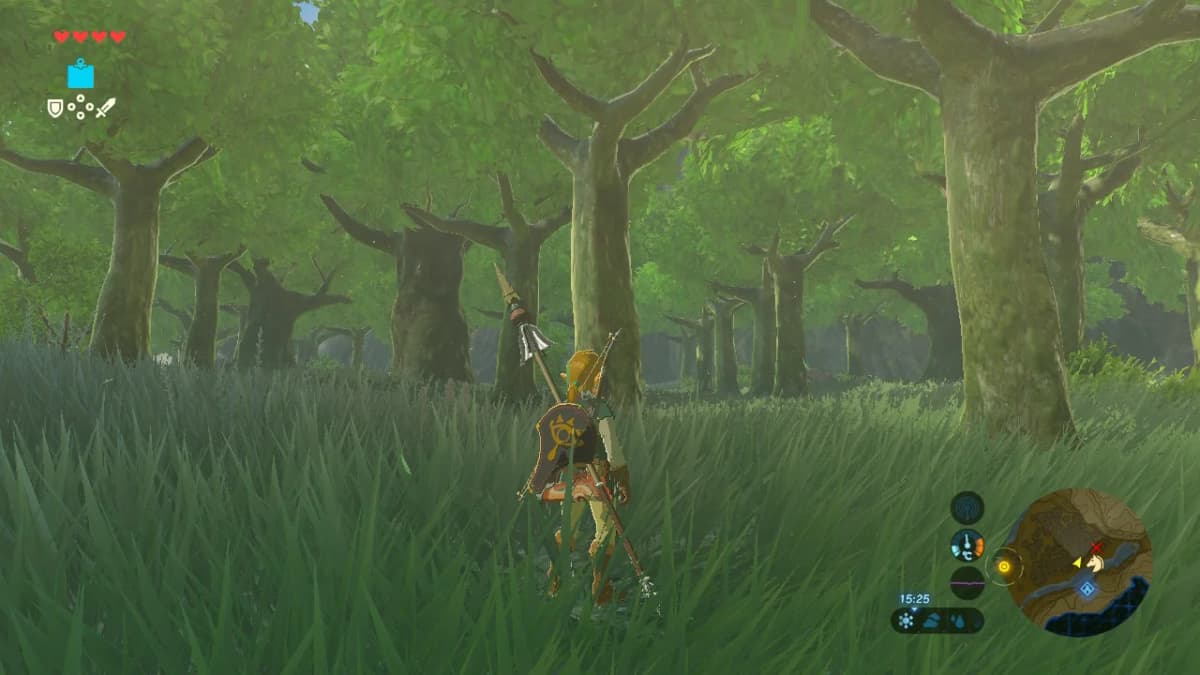This screenshot has height=675, width=1200.
Task: Click the blue shrine marker on the minimap
Action: [x=1087, y=590]
